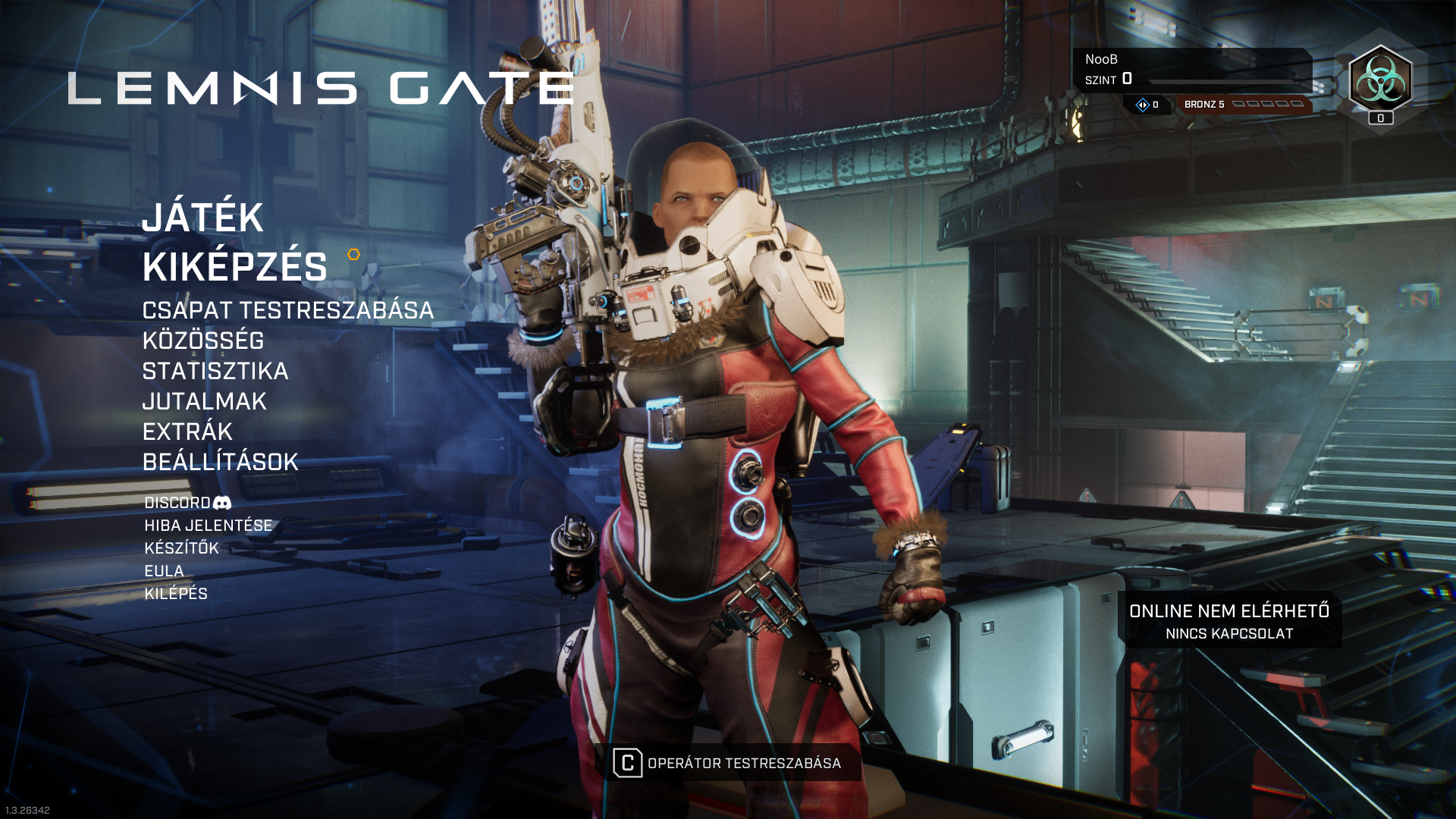
Task: Choose the EXTRÁK extras entry
Action: [x=187, y=432]
